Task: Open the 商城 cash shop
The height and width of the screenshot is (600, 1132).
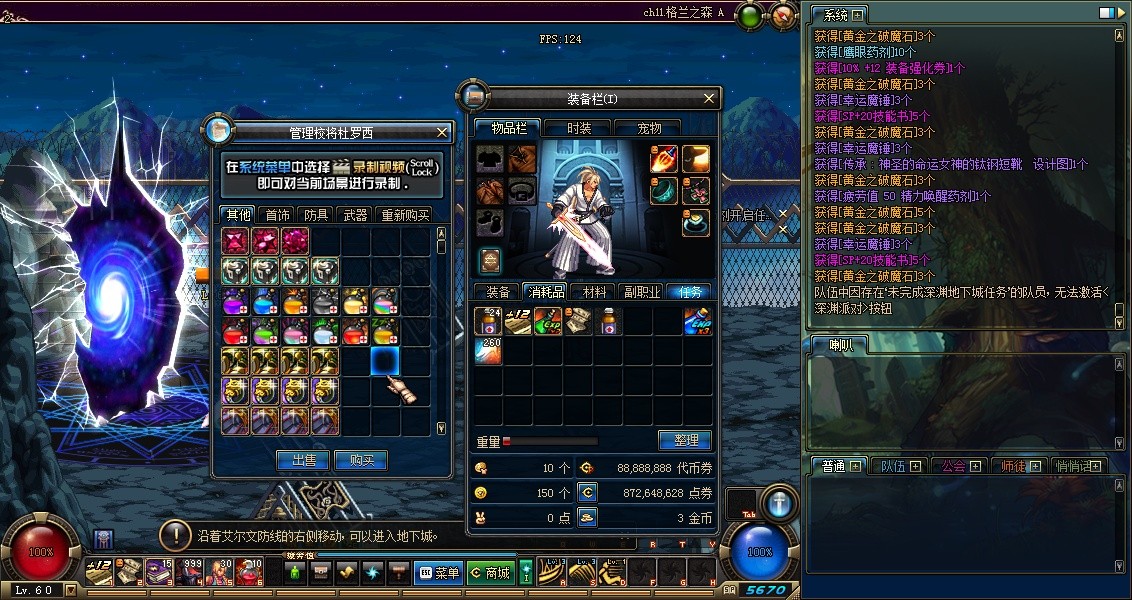Action: 490,573
